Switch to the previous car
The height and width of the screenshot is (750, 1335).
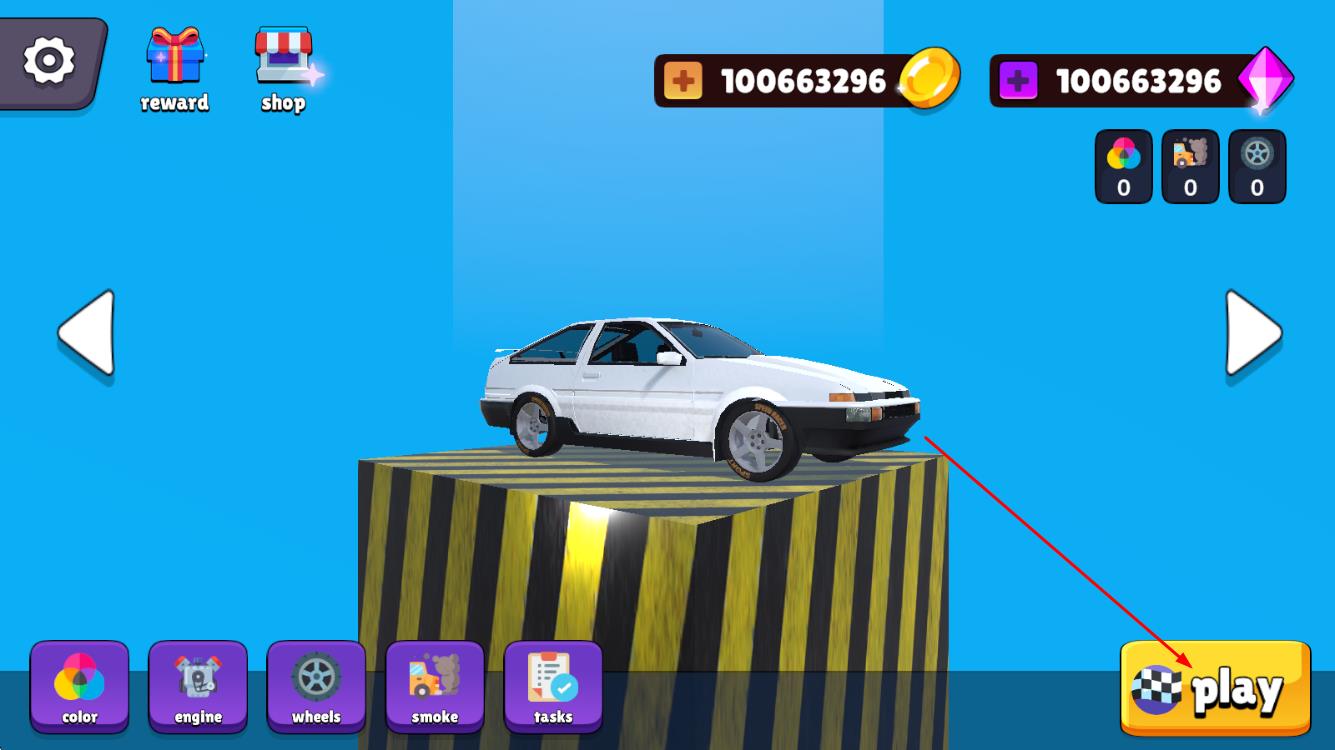[x=87, y=334]
